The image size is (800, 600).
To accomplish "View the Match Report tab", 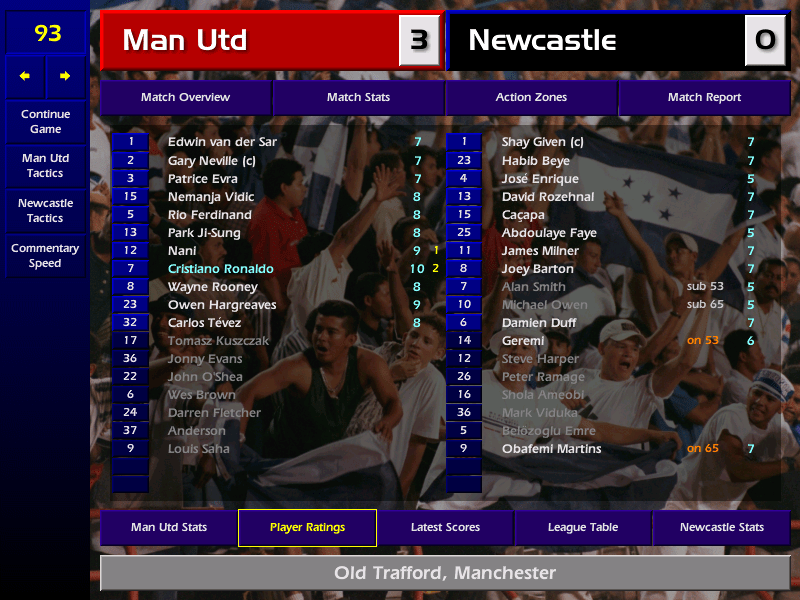I will tap(704, 98).
